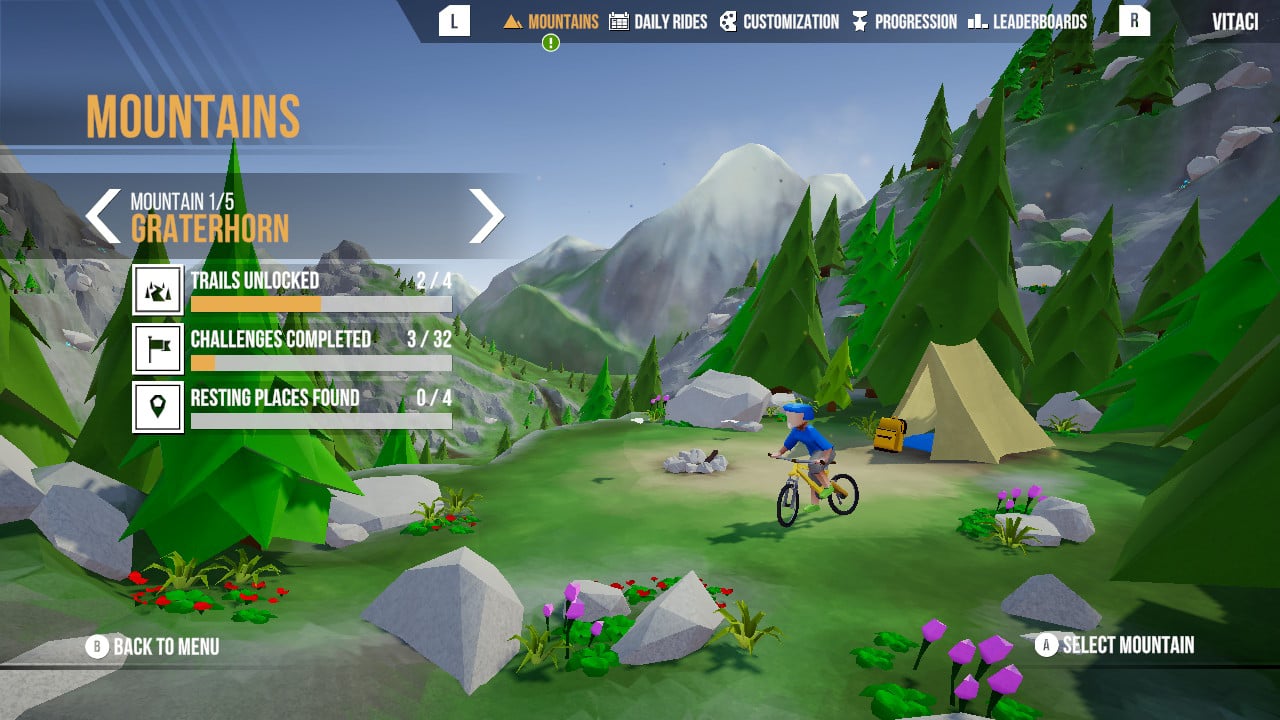1280x720 pixels.
Task: Open the Leaderboards chart icon
Action: 980,21
